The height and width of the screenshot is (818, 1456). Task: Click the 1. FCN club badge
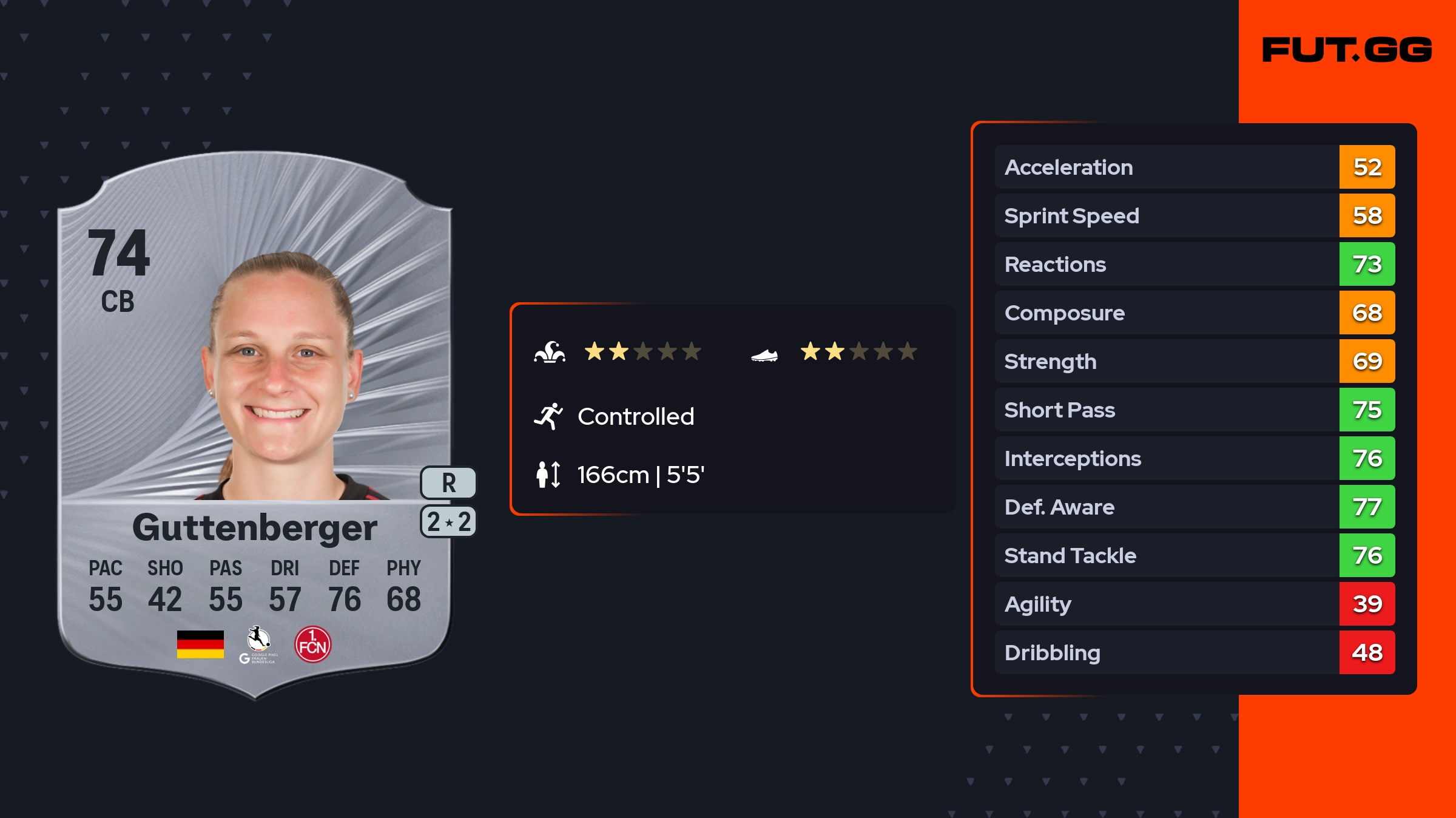(312, 644)
